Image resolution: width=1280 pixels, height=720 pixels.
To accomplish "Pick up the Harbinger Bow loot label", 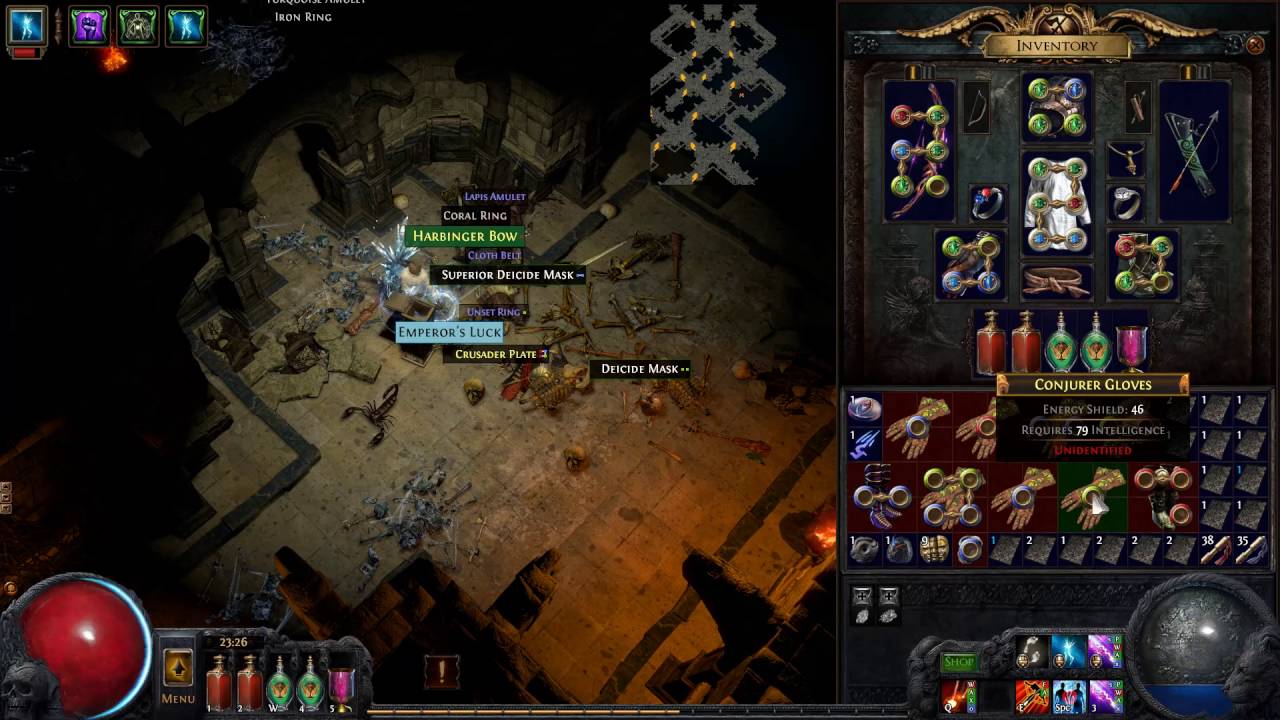I will point(465,236).
